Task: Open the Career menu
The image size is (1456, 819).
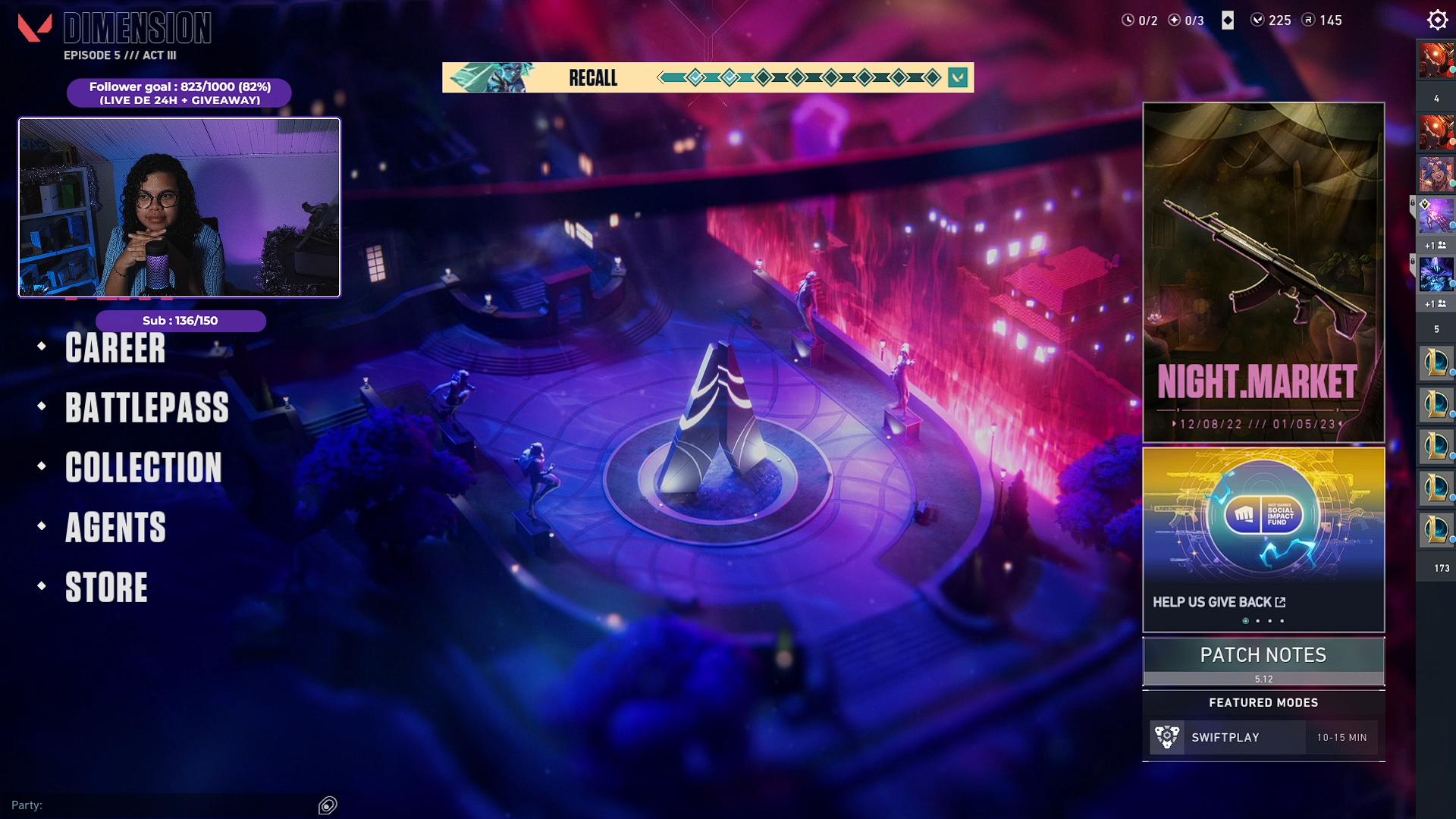Action: point(115,348)
